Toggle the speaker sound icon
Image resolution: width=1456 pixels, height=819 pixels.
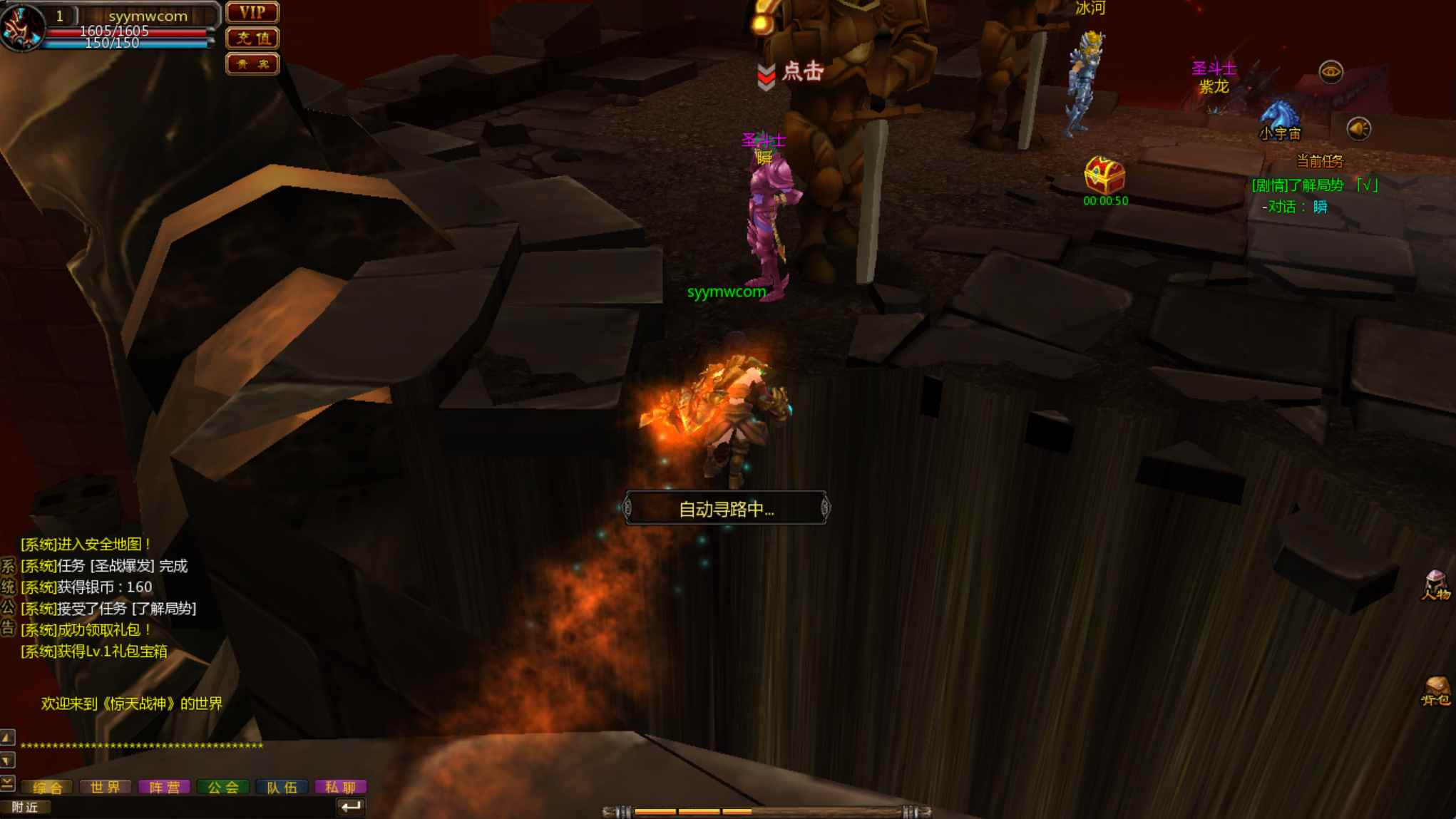[1358, 129]
